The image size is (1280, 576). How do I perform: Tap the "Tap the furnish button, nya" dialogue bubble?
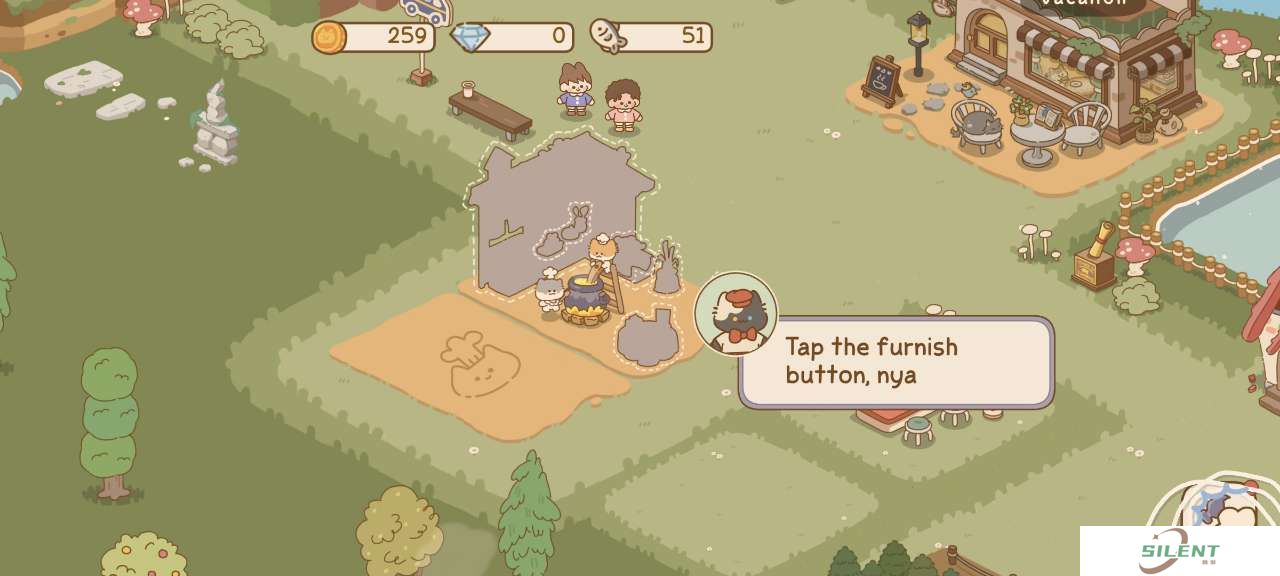tap(895, 362)
